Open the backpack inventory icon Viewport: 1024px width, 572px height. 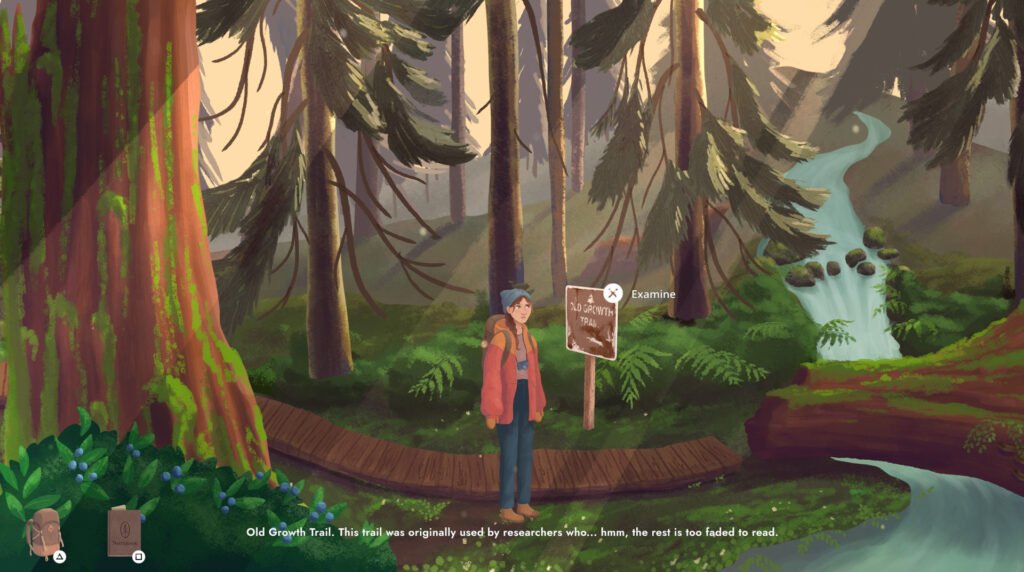45,531
